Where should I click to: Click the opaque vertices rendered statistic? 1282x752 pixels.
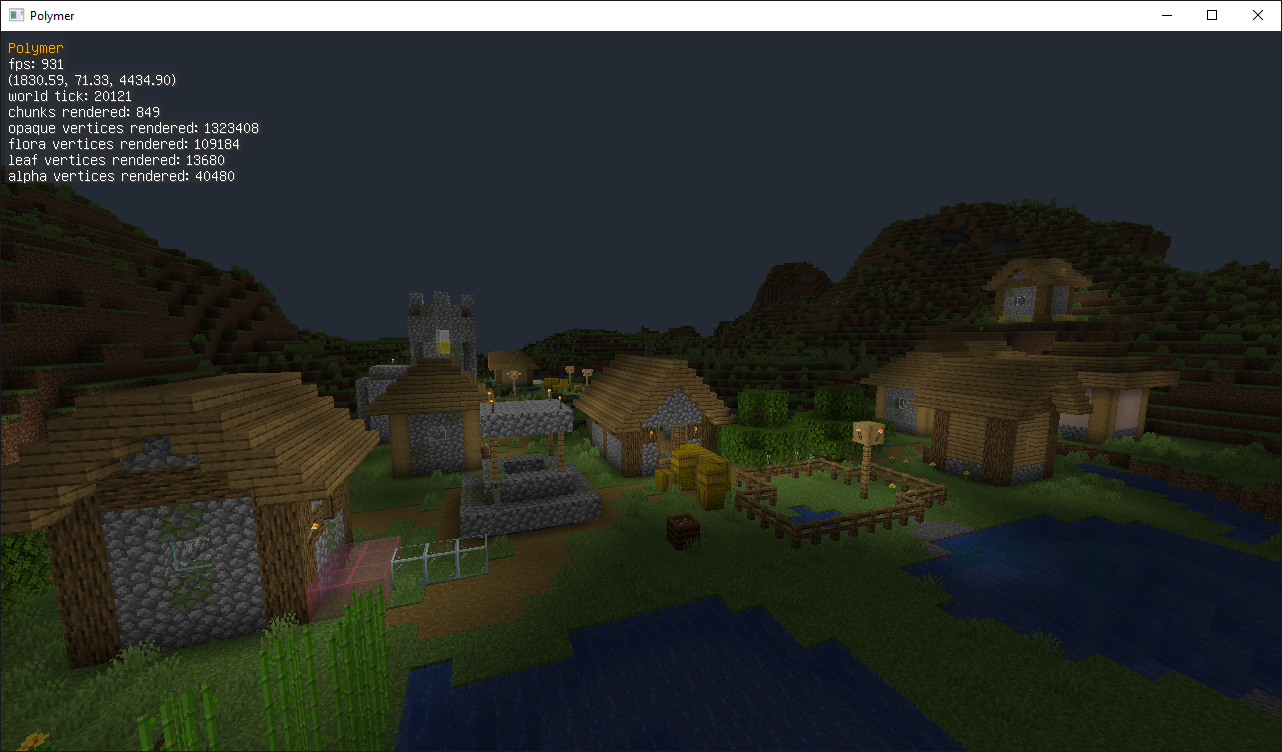point(133,127)
